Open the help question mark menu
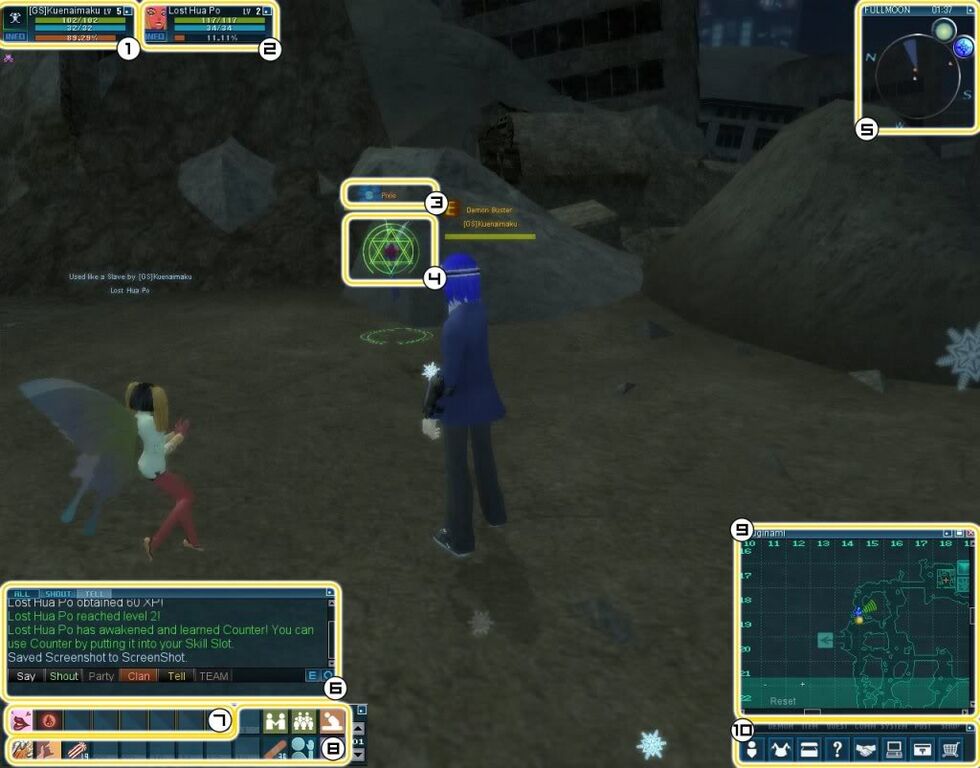 click(x=837, y=749)
